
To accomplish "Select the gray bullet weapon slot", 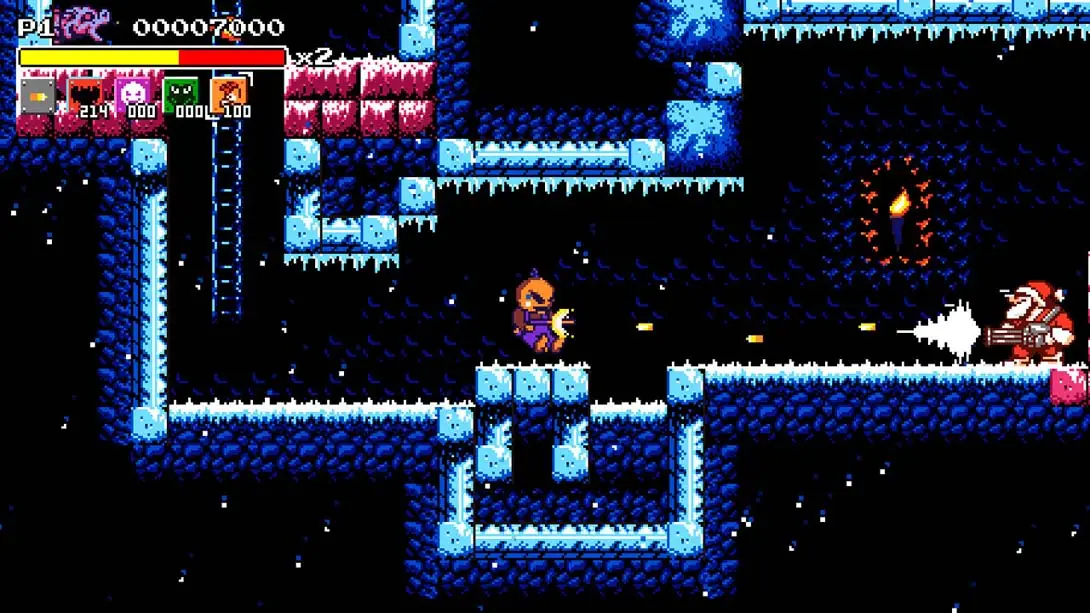I will coord(38,96).
